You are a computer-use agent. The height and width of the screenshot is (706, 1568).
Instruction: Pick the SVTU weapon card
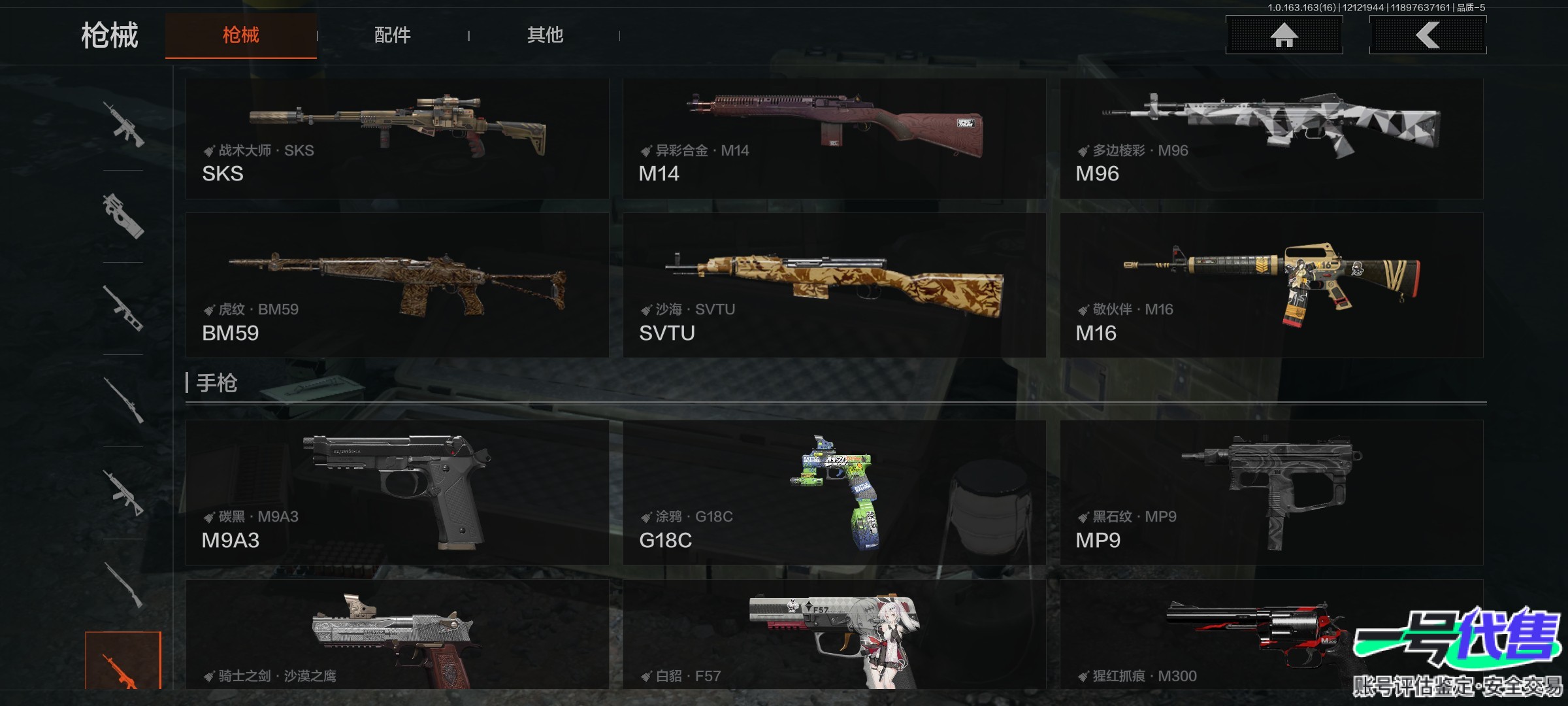coord(834,285)
